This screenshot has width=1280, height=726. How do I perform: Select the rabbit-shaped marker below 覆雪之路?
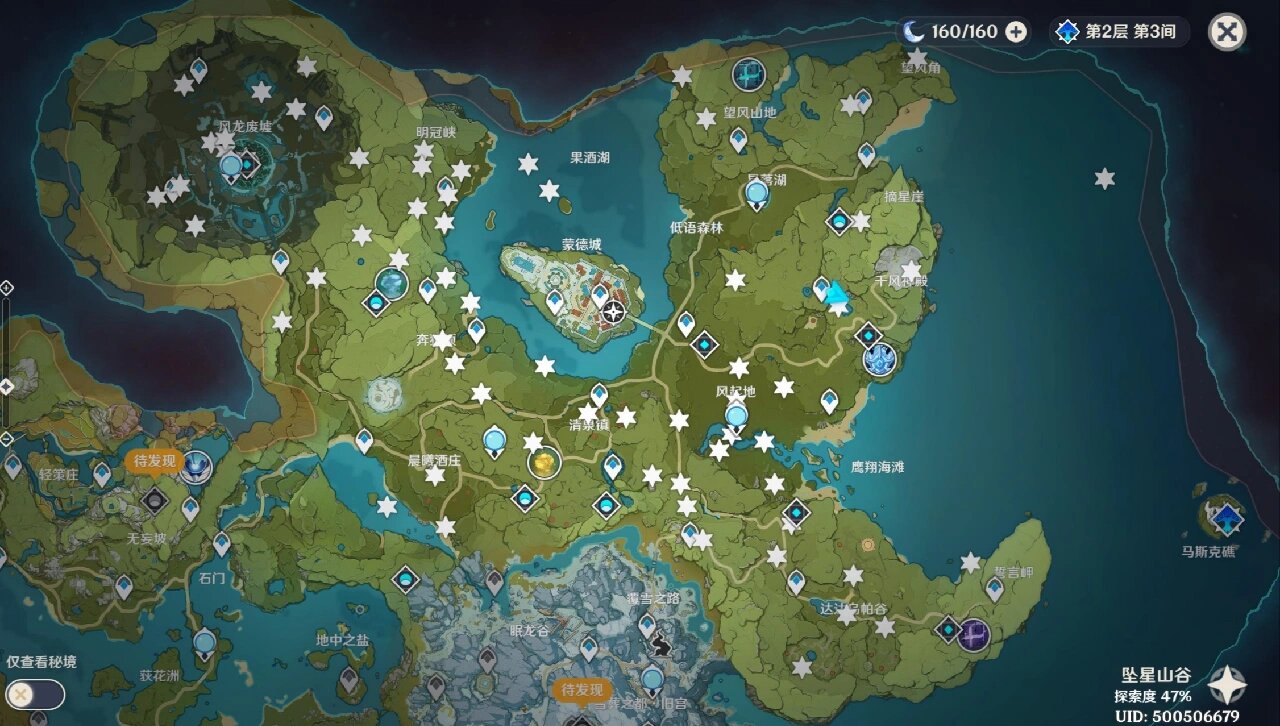(660, 648)
